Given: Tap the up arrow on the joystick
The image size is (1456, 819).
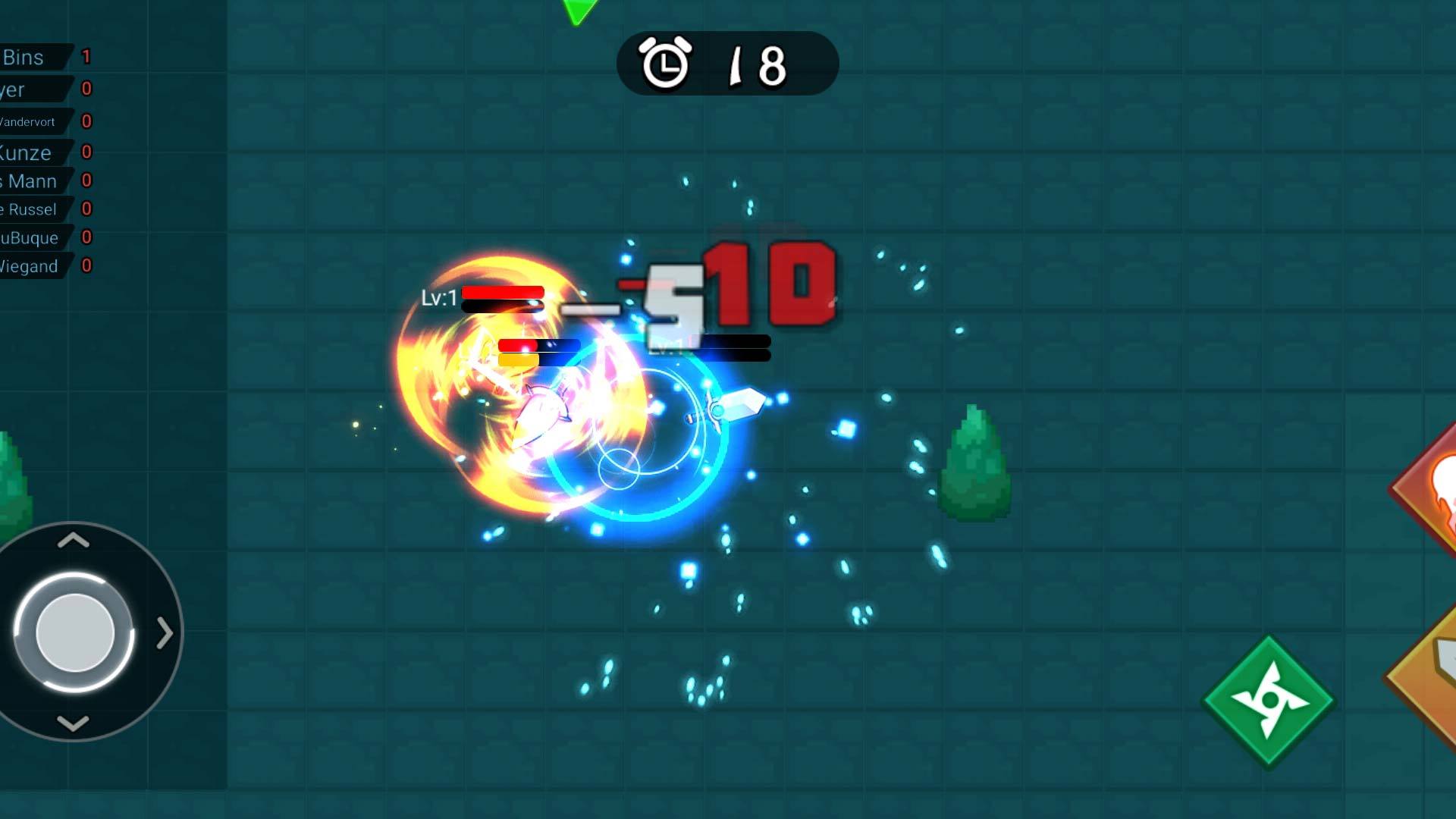Looking at the screenshot, I should 72,540.
